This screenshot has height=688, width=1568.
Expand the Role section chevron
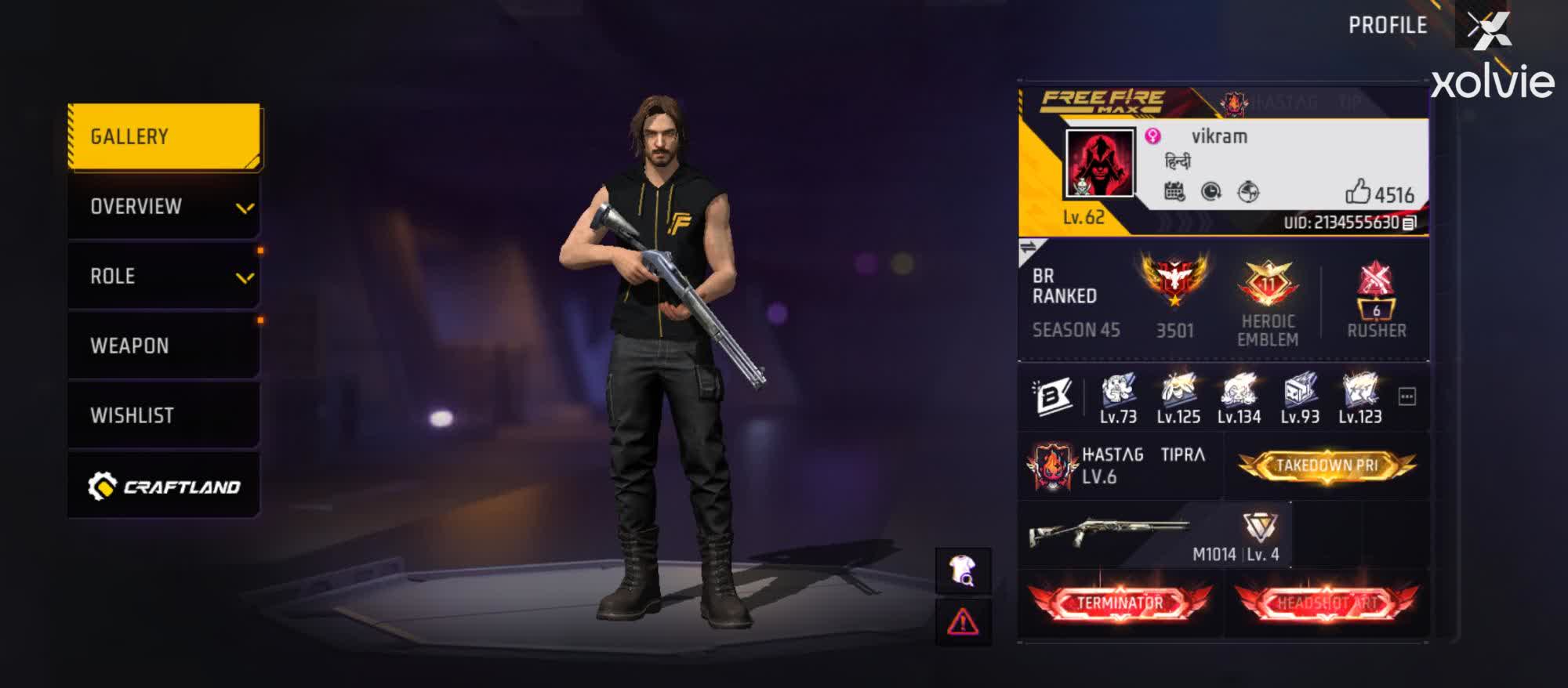click(245, 277)
